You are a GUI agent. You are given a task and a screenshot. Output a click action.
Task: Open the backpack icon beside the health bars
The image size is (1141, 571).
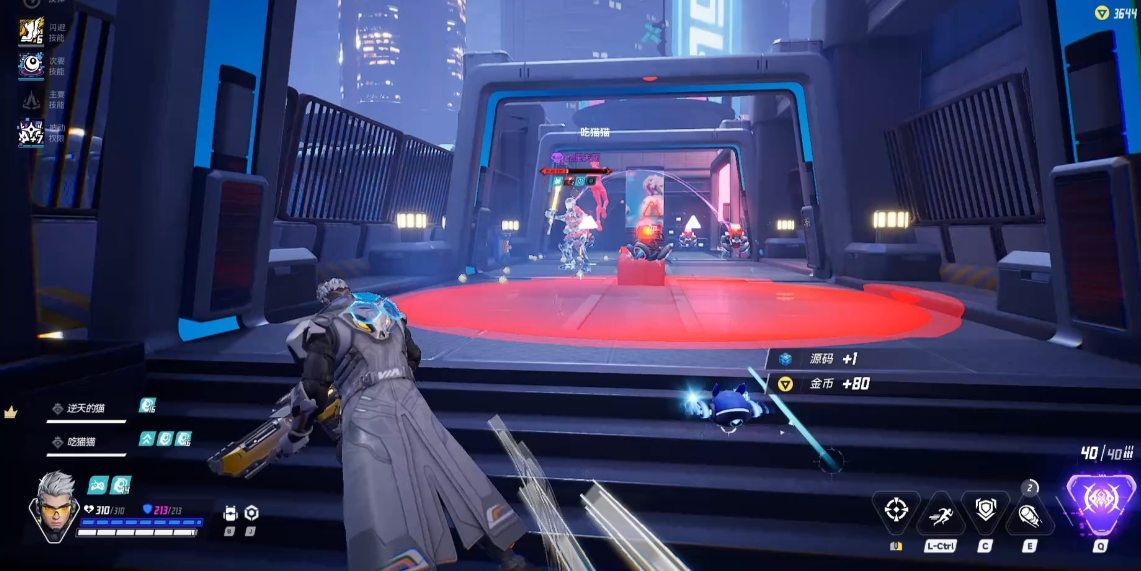point(229,513)
